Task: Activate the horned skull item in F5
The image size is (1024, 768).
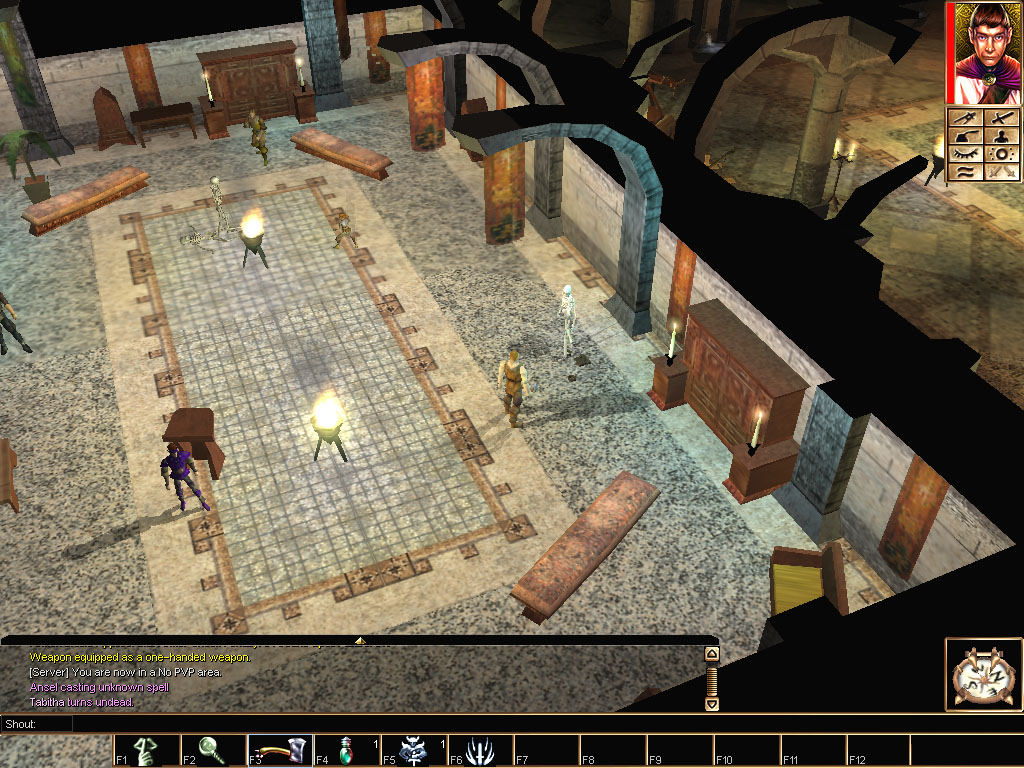Action: pyautogui.click(x=411, y=751)
